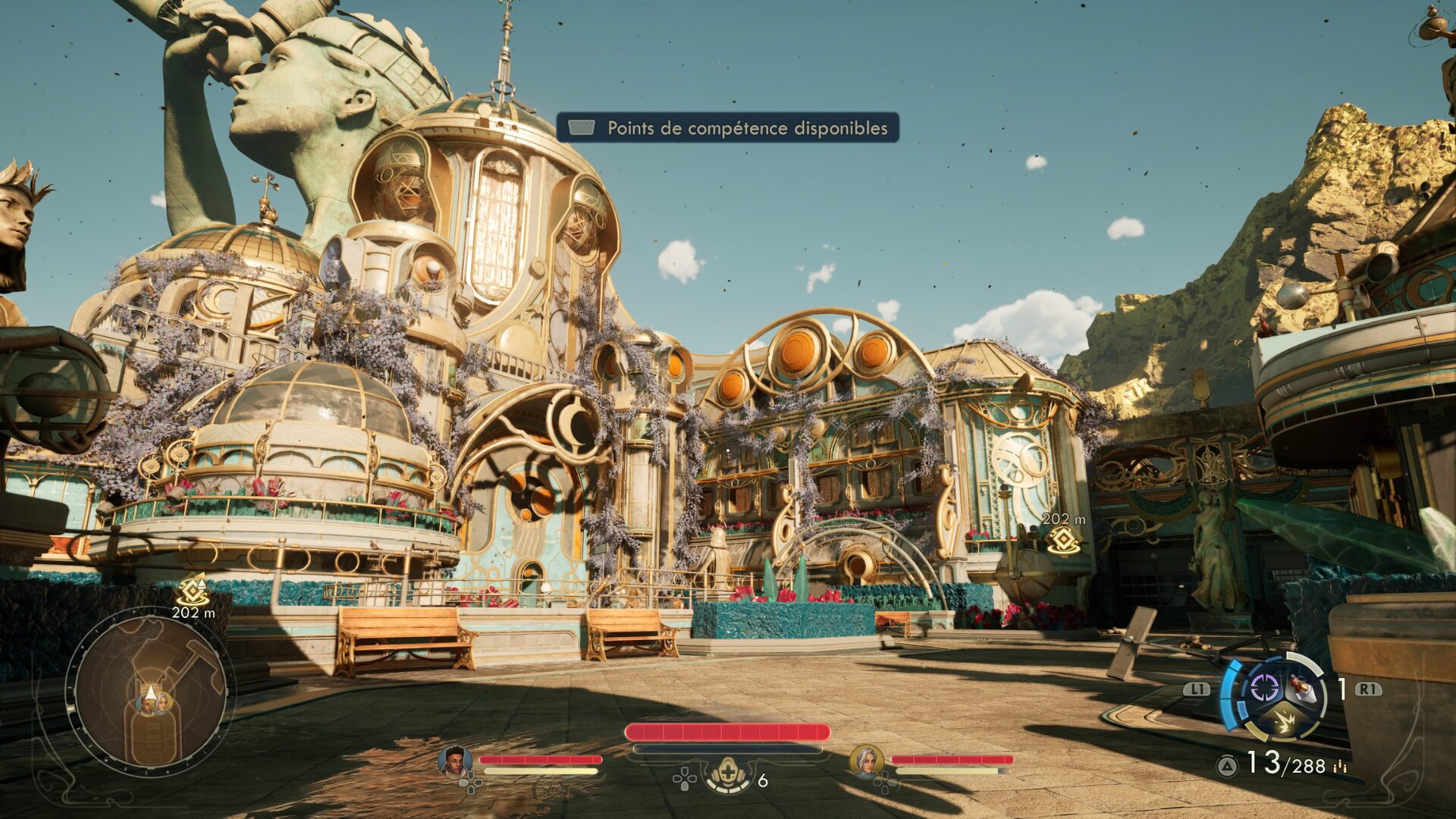Activate the purple crosshair ability
1456x819 pixels.
coord(1264,688)
